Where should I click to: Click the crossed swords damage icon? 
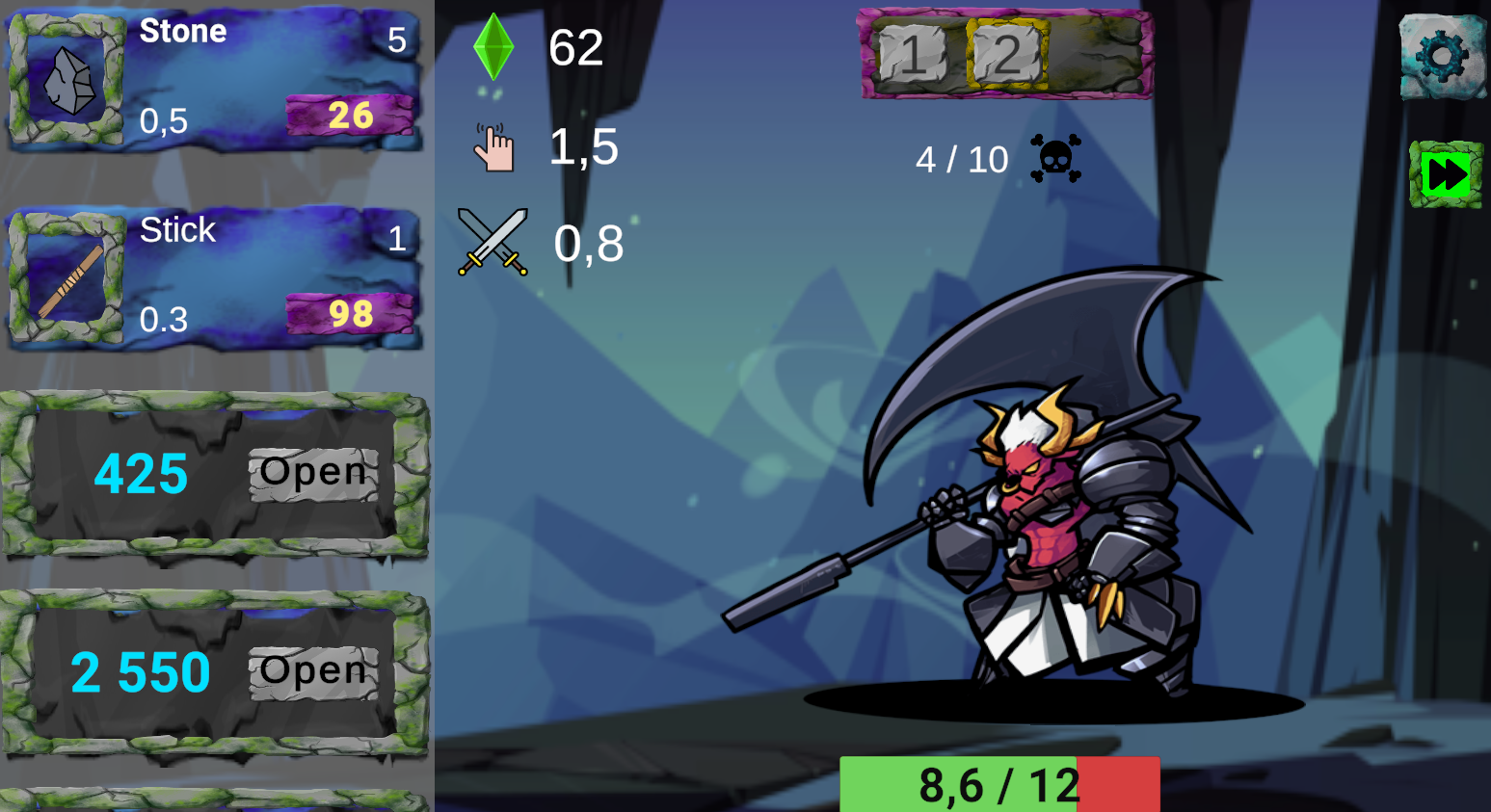pyautogui.click(x=493, y=241)
